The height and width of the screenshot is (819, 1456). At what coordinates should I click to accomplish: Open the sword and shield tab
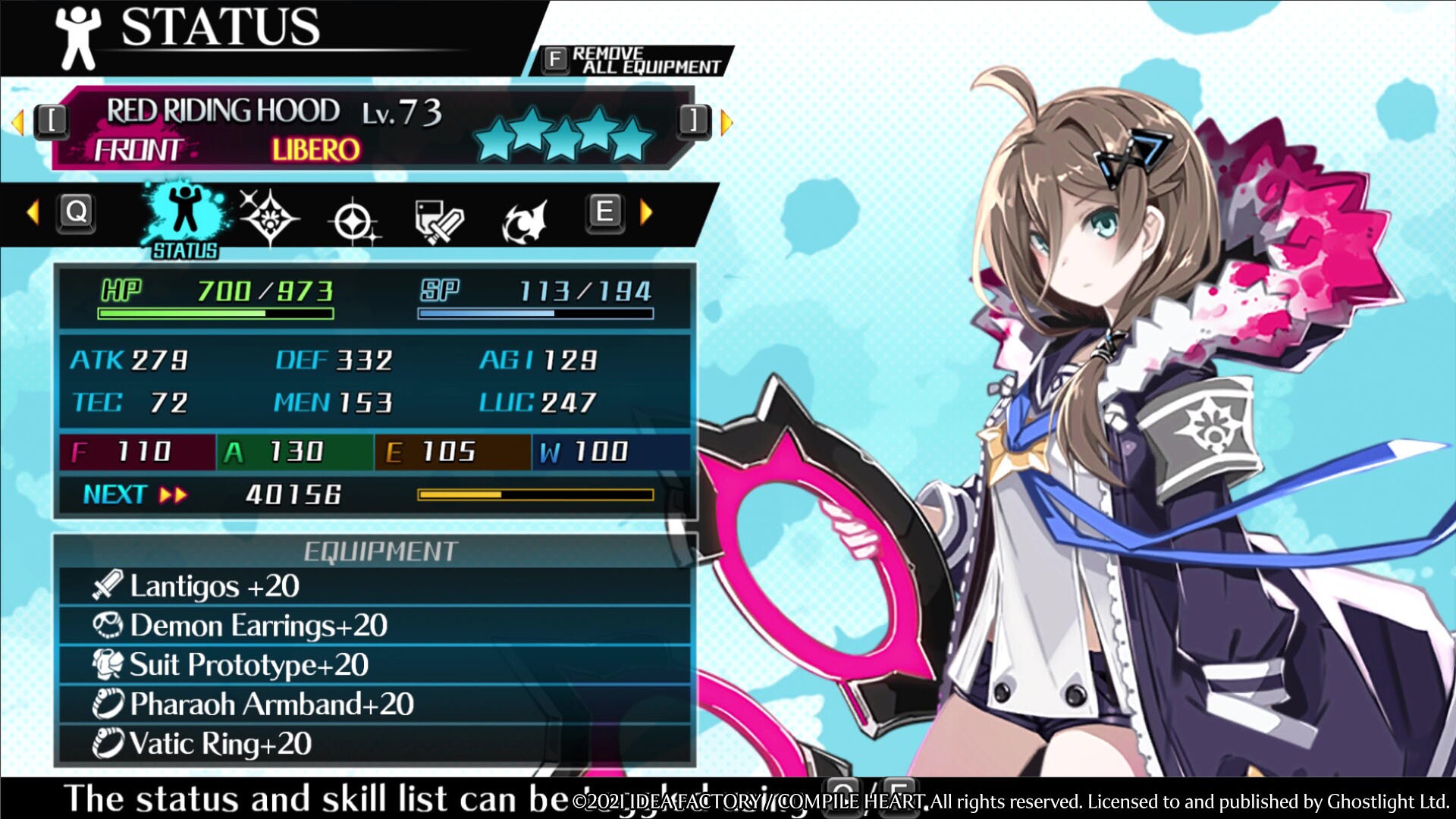tap(438, 222)
